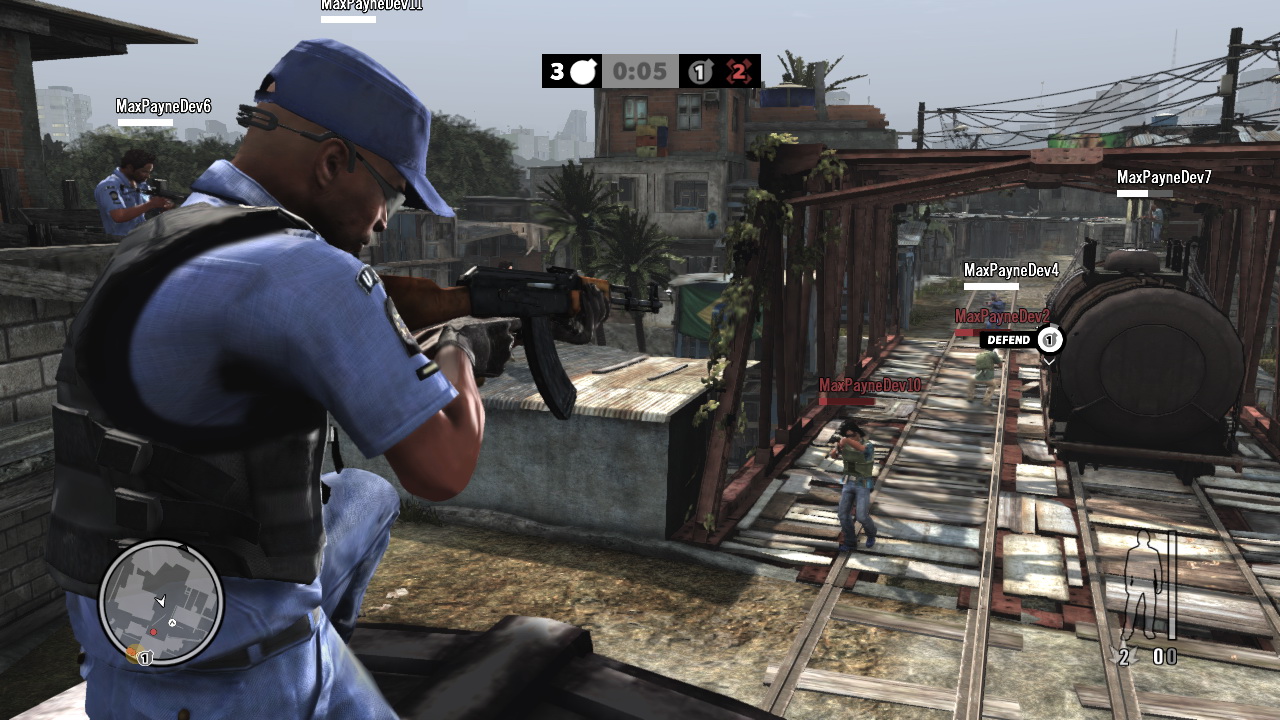Click the MaxPayneDev4 name tag
Viewport: 1280px width, 720px height.
(1011, 270)
